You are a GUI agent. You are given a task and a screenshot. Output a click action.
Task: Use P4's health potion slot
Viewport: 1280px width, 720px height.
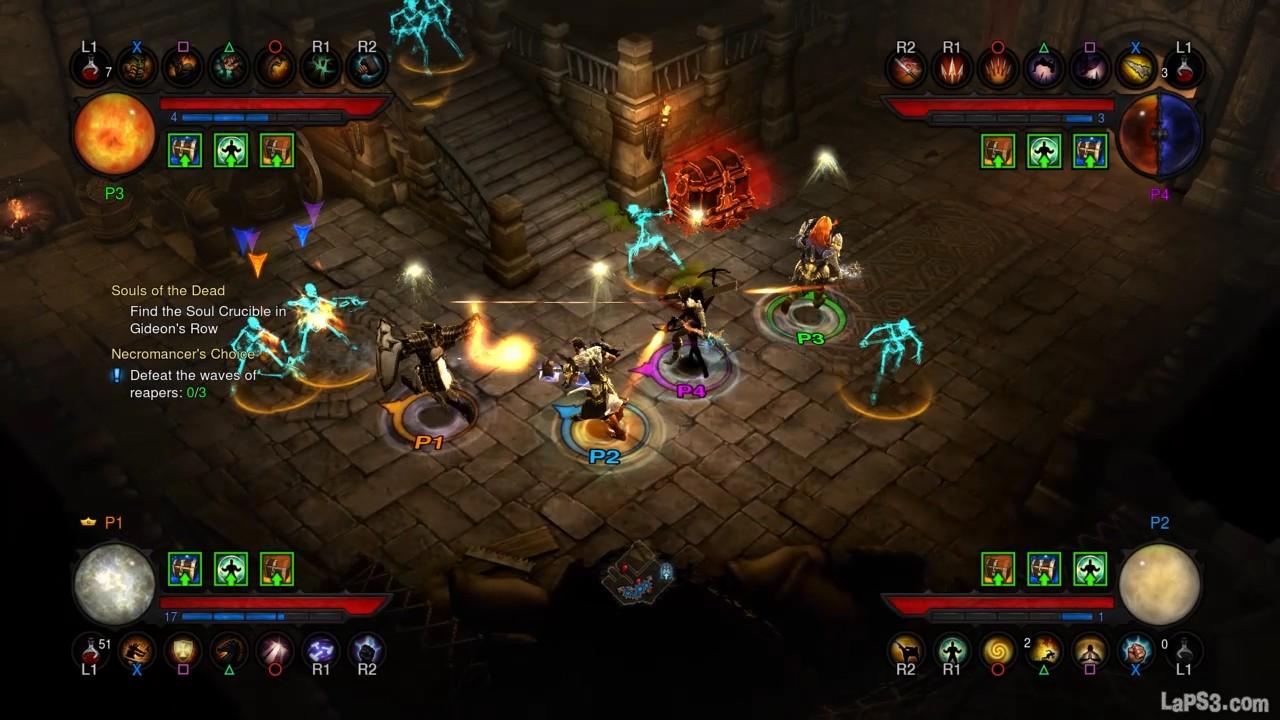pyautogui.click(x=1184, y=67)
